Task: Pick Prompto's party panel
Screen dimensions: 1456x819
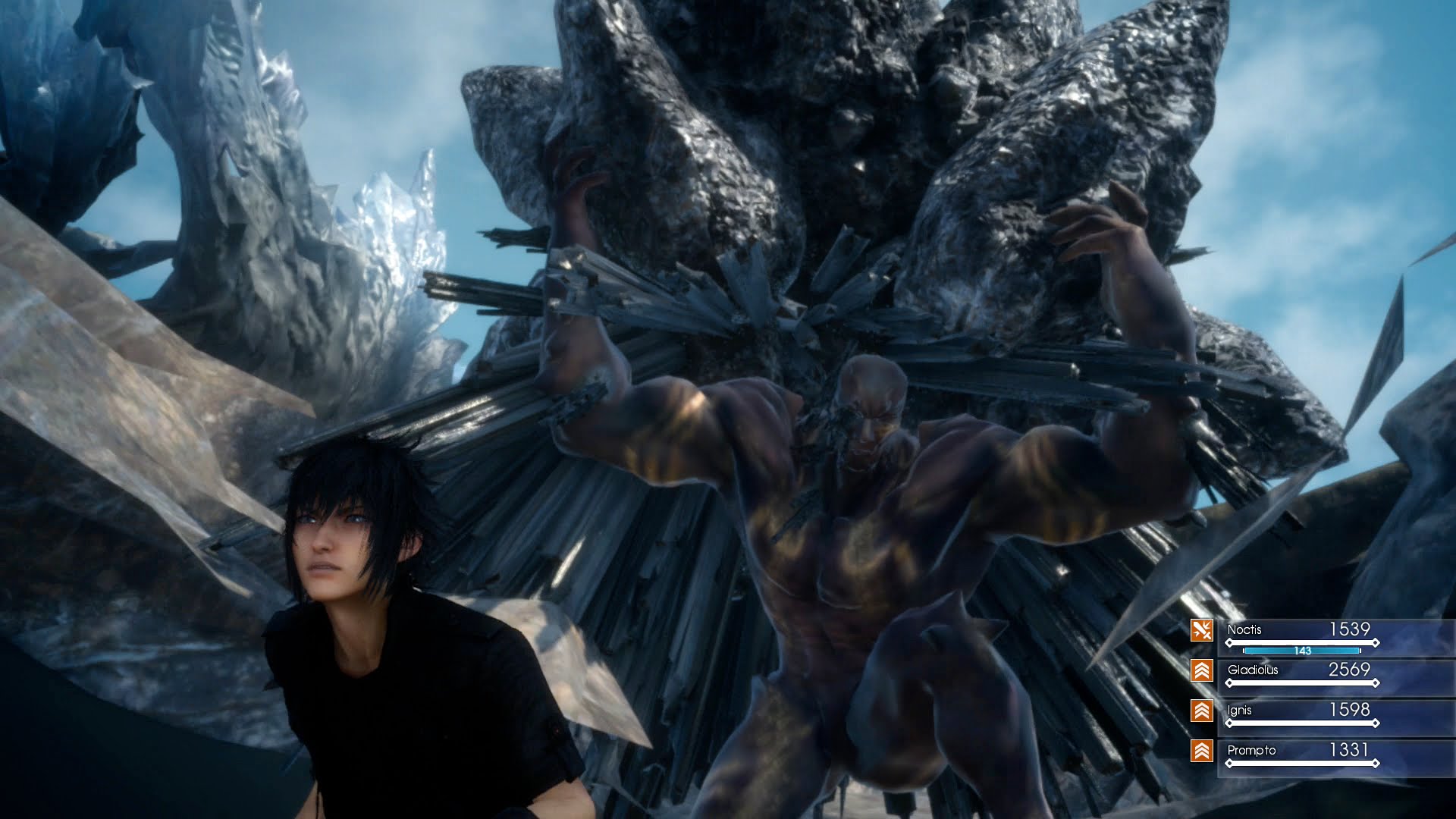Action: tap(1301, 755)
